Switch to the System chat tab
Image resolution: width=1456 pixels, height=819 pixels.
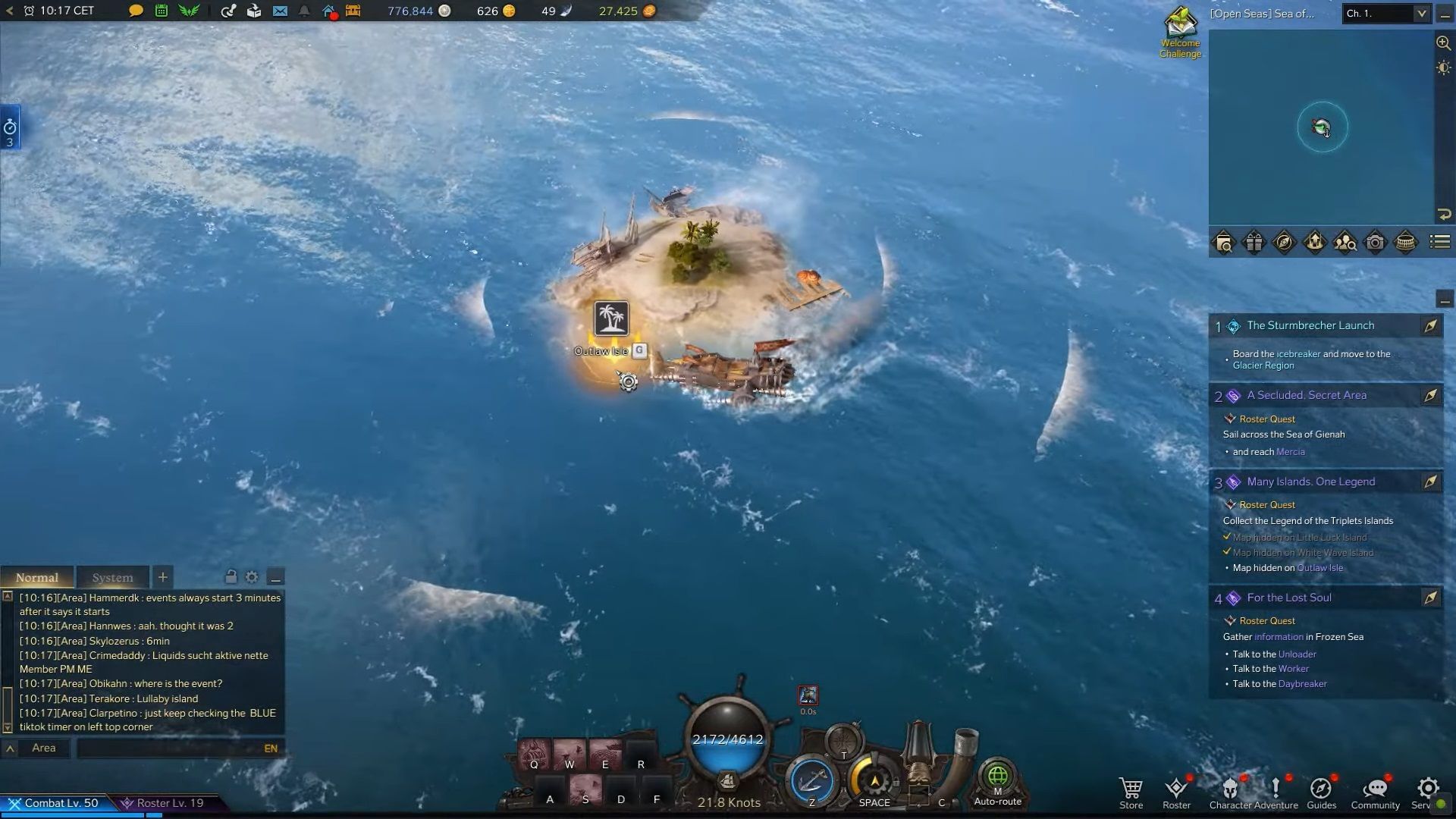tap(112, 577)
